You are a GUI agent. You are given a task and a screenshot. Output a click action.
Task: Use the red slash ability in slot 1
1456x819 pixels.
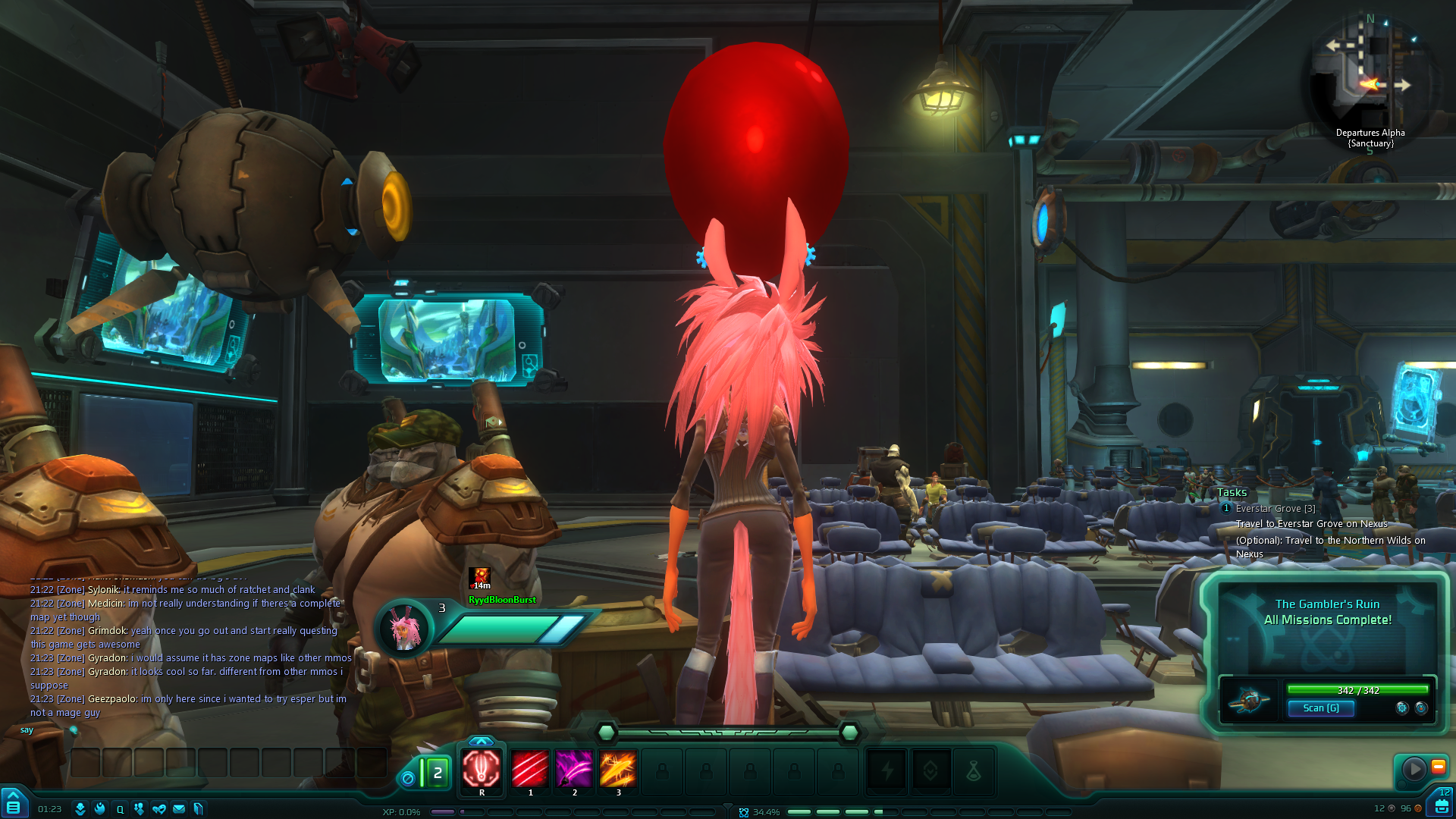coord(530,770)
